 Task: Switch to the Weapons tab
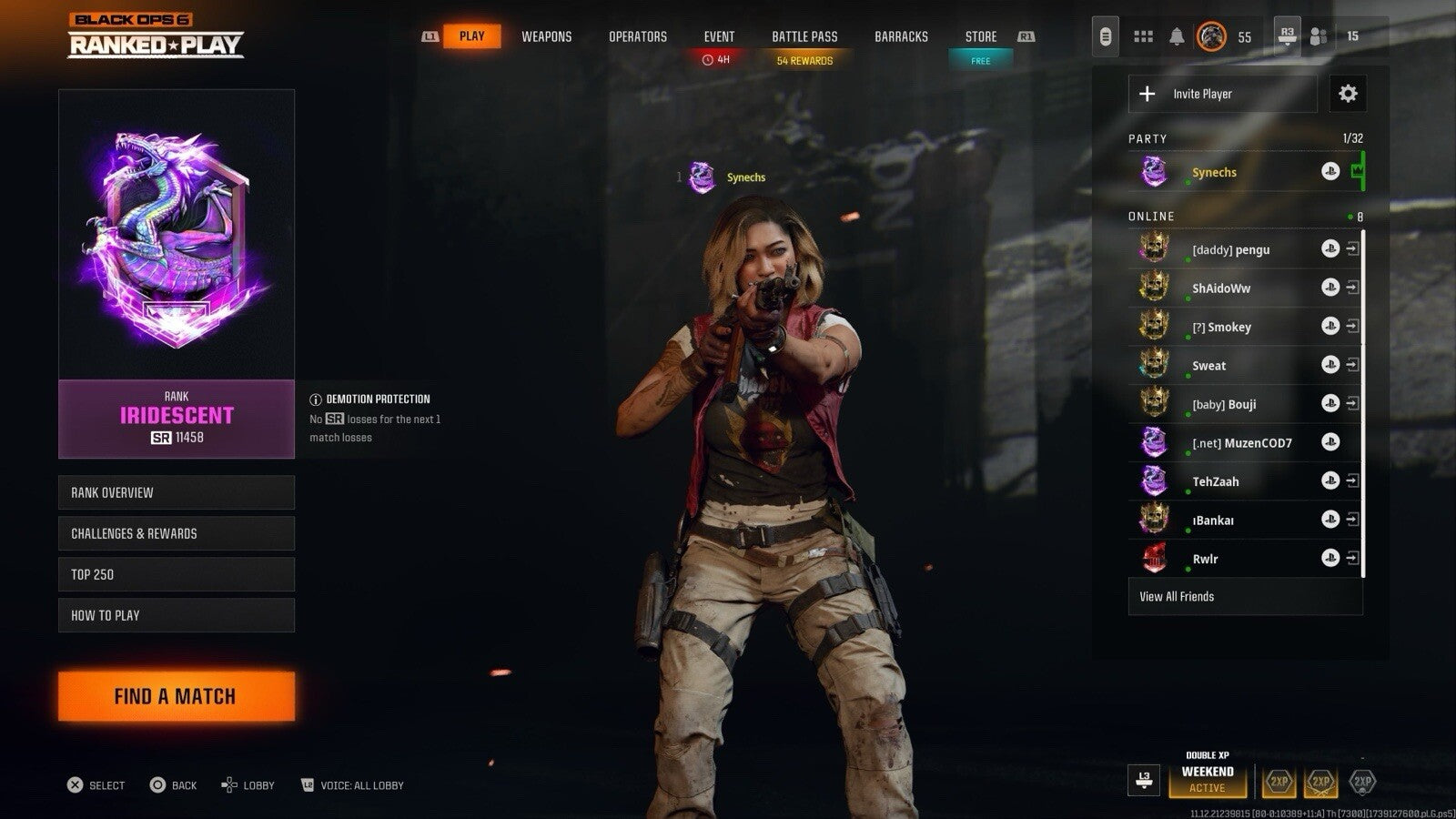546,36
